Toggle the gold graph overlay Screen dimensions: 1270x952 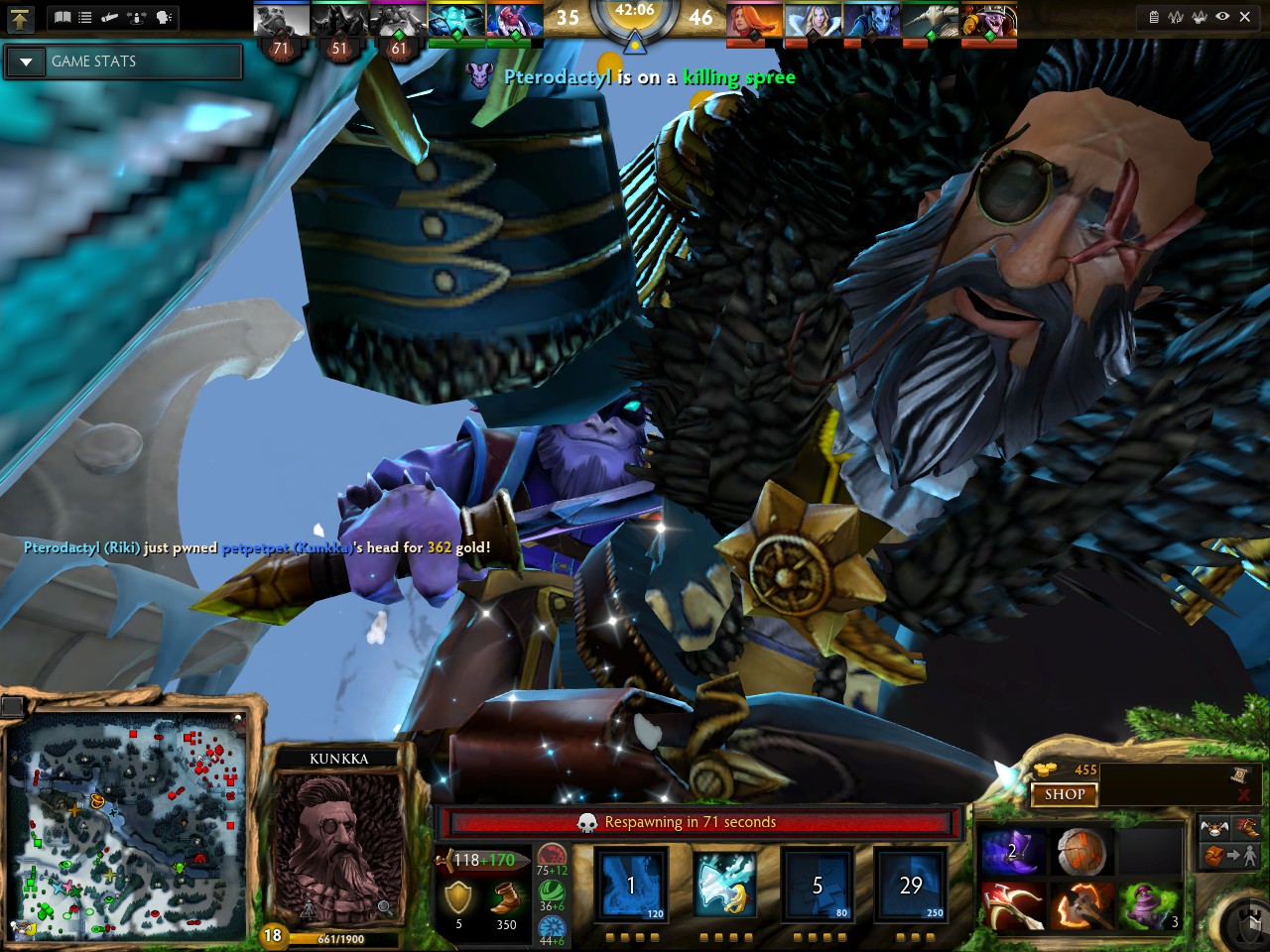click(1200, 17)
